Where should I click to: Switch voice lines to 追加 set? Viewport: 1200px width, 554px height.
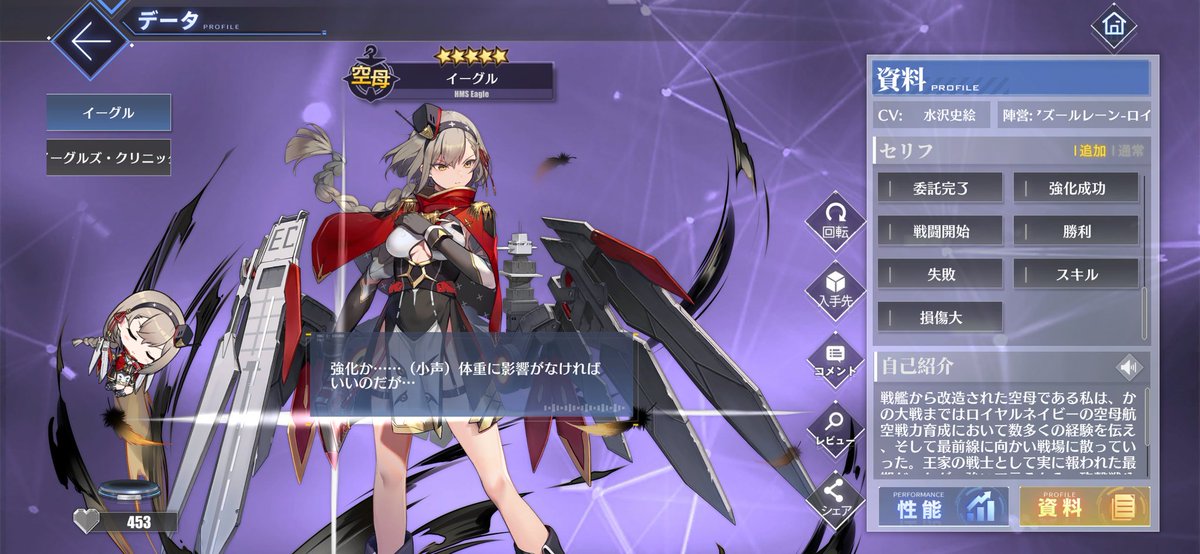(x=1091, y=151)
